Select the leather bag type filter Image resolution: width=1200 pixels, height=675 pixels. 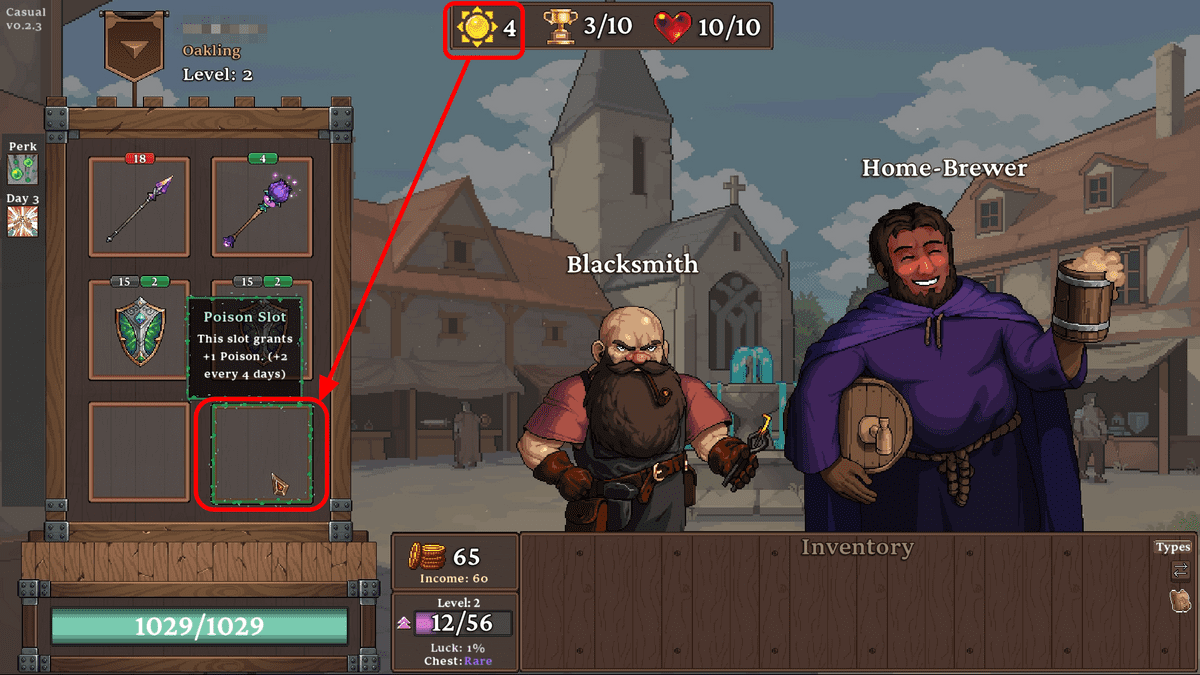[x=1180, y=601]
